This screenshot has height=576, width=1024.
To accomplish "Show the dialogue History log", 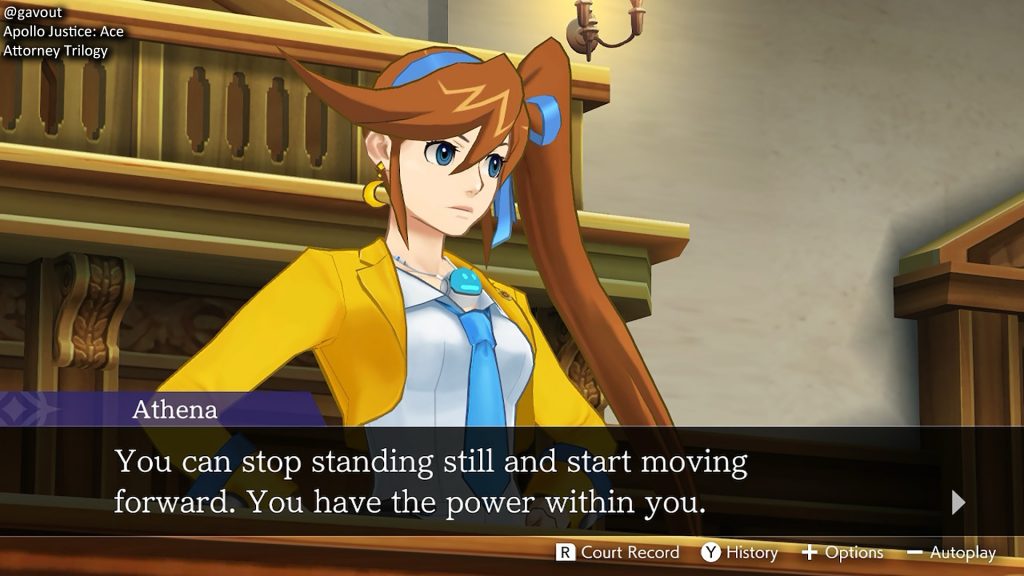I will 739,552.
